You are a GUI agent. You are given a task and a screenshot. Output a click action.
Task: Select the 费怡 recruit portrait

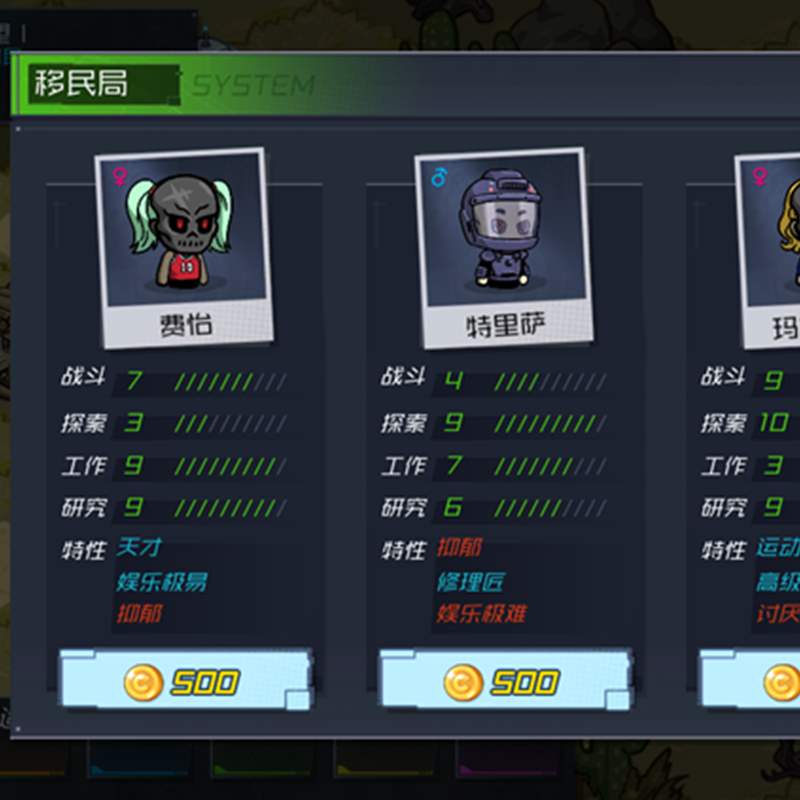[x=182, y=234]
